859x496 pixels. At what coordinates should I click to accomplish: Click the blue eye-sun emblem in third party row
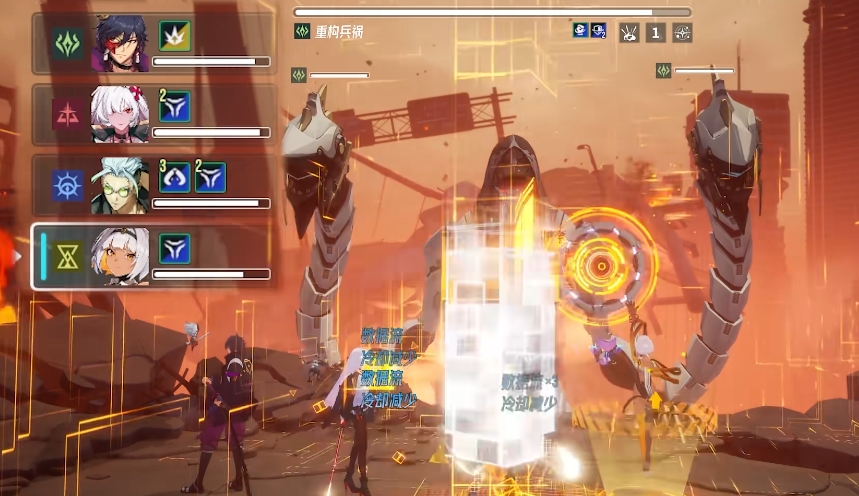click(x=68, y=186)
